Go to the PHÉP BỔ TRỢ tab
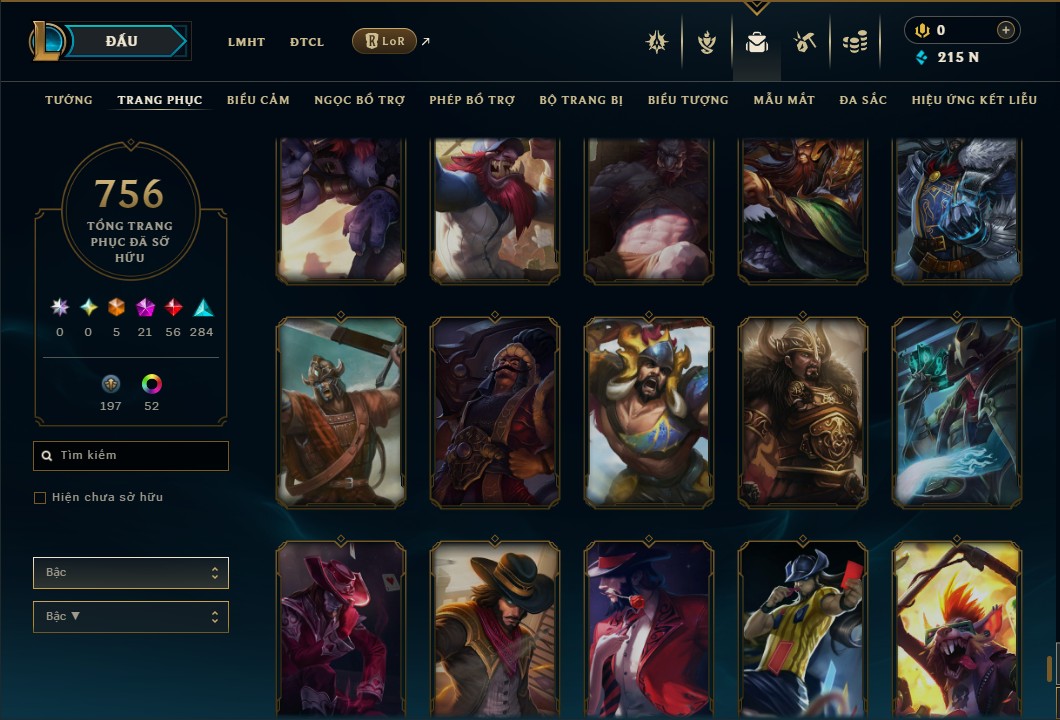 [472, 100]
